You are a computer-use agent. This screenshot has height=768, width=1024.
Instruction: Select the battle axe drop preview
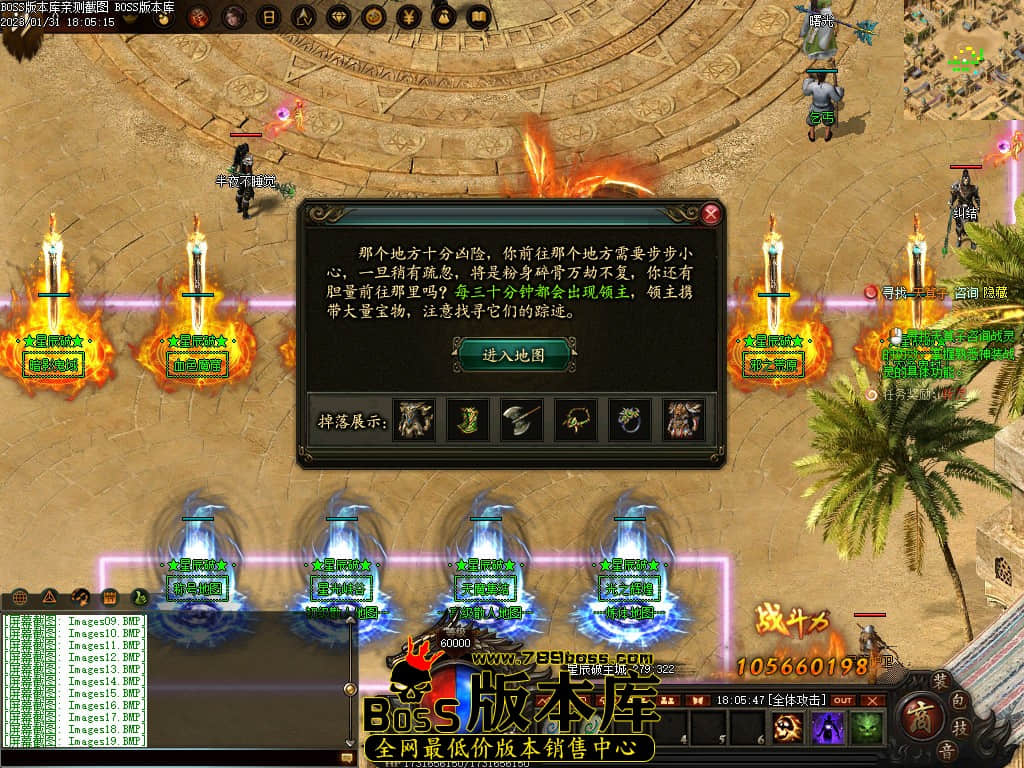pyautogui.click(x=521, y=419)
